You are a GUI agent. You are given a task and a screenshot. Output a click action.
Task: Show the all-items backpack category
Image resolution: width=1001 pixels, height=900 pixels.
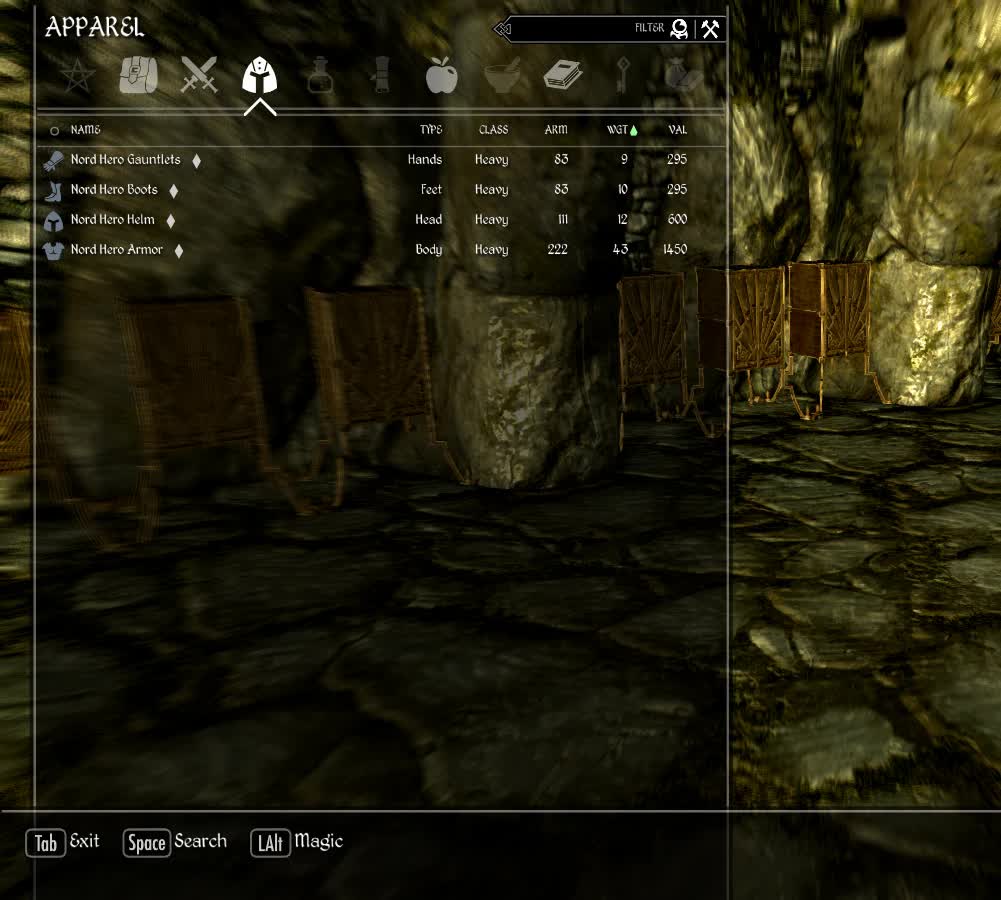[x=138, y=76]
